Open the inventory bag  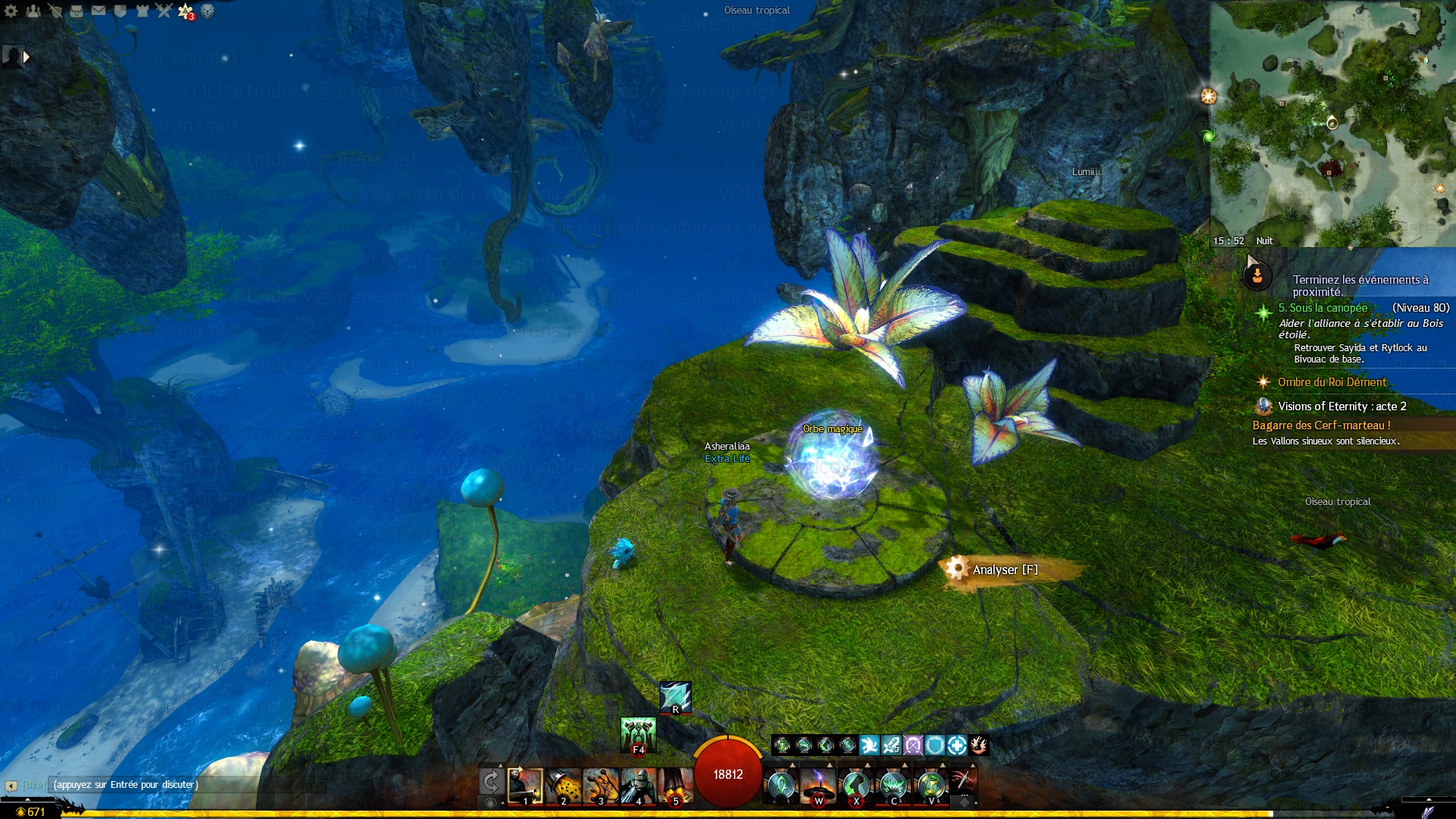77,11
